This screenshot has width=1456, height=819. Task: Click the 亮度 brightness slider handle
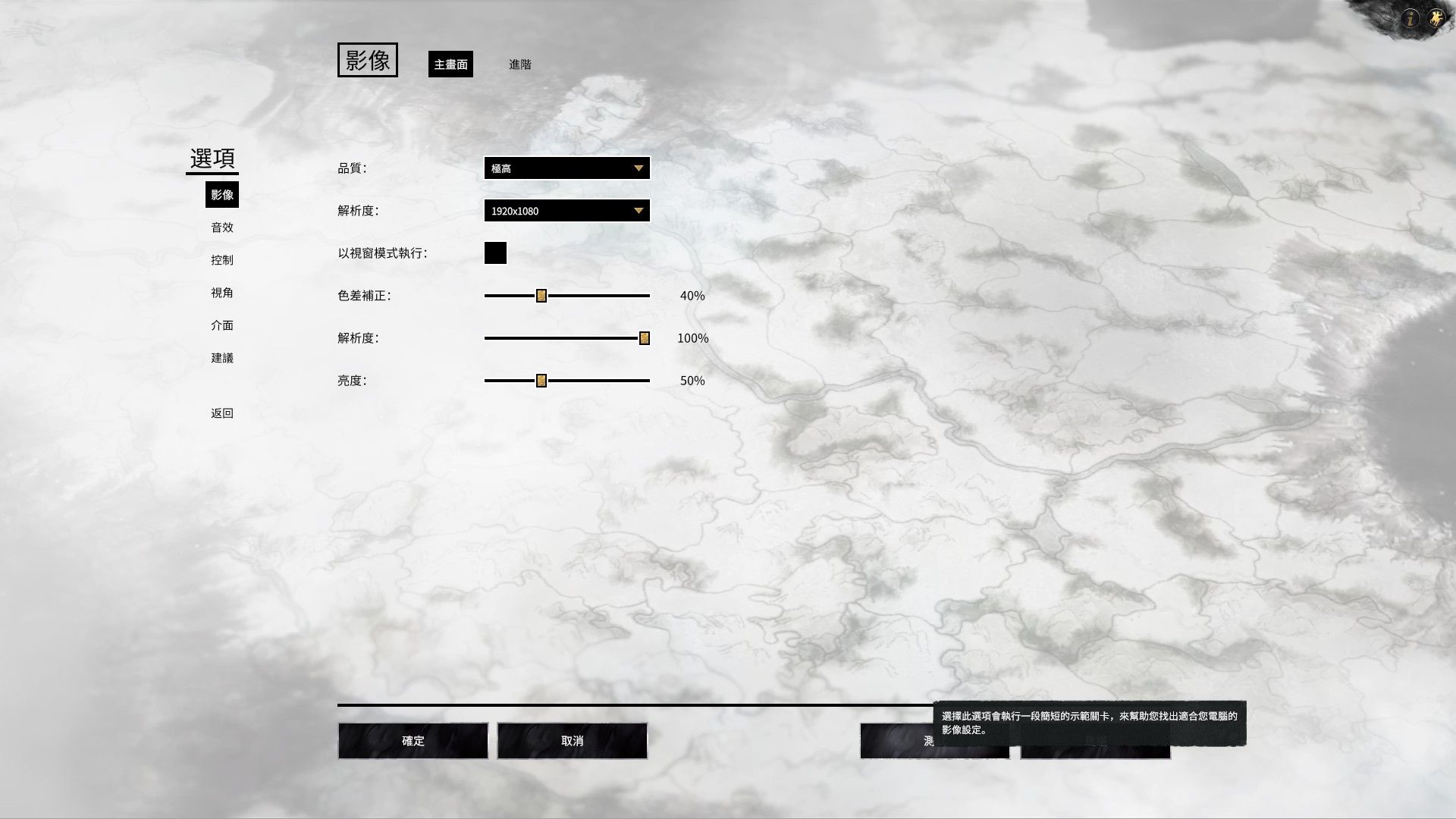tap(541, 381)
